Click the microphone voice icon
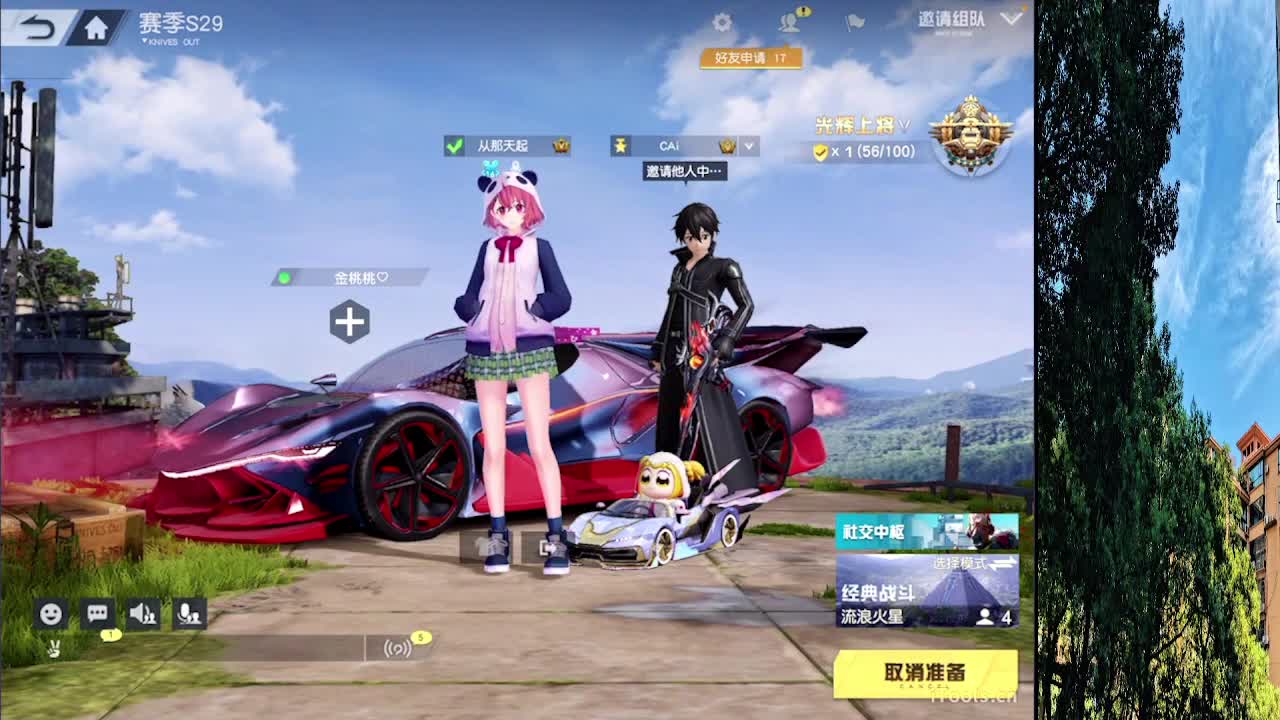The height and width of the screenshot is (720, 1280). click(x=189, y=614)
